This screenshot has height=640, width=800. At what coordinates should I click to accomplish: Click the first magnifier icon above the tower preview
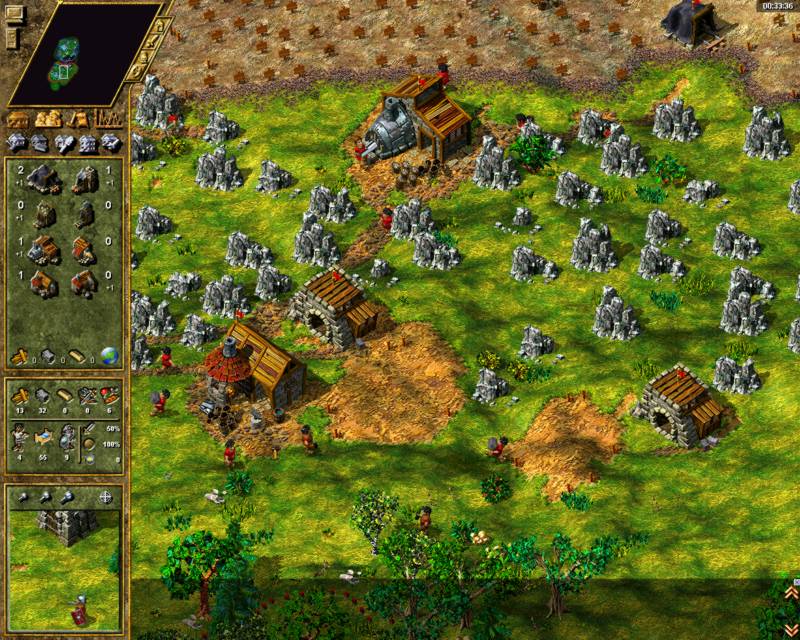(24, 497)
